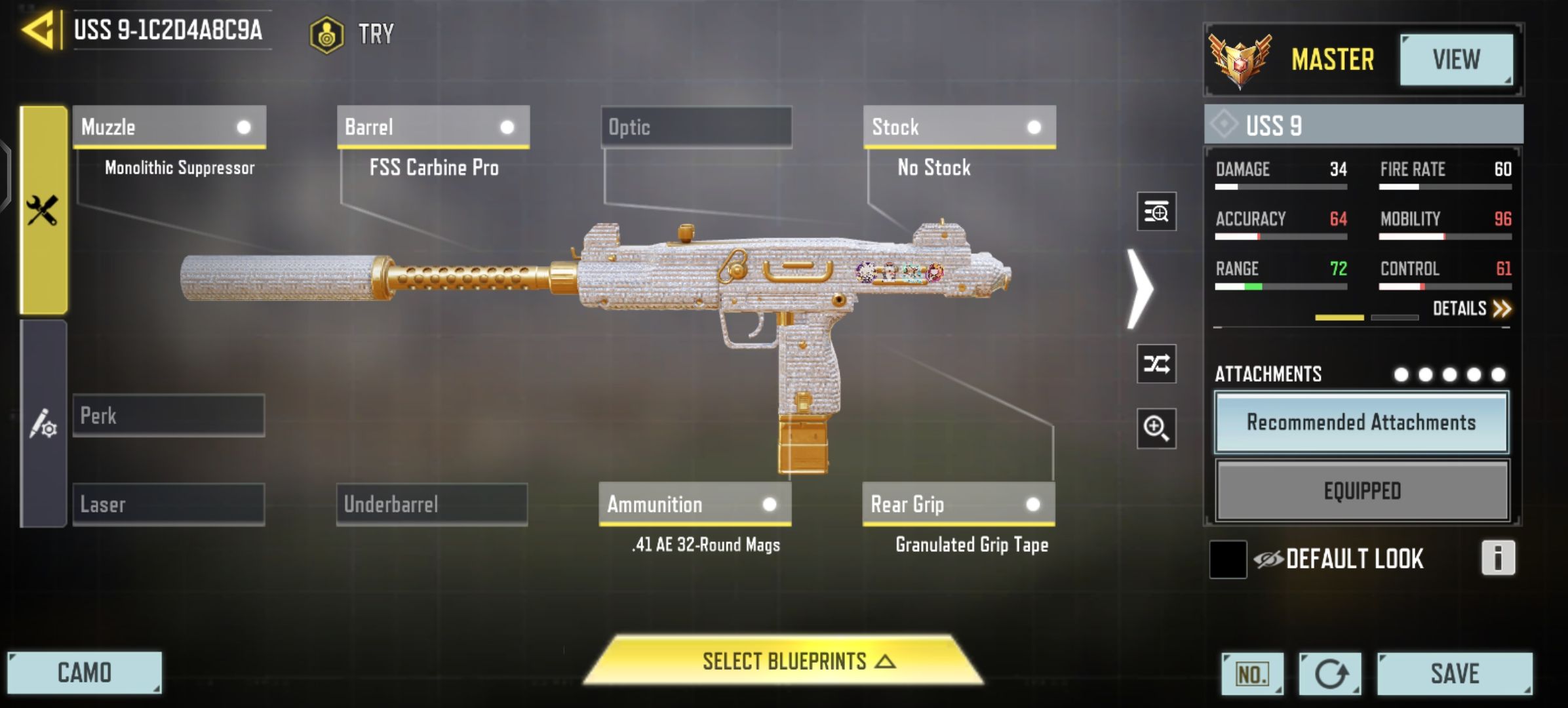Save the current loadout
Viewport: 1568px width, 708px height.
click(1454, 673)
